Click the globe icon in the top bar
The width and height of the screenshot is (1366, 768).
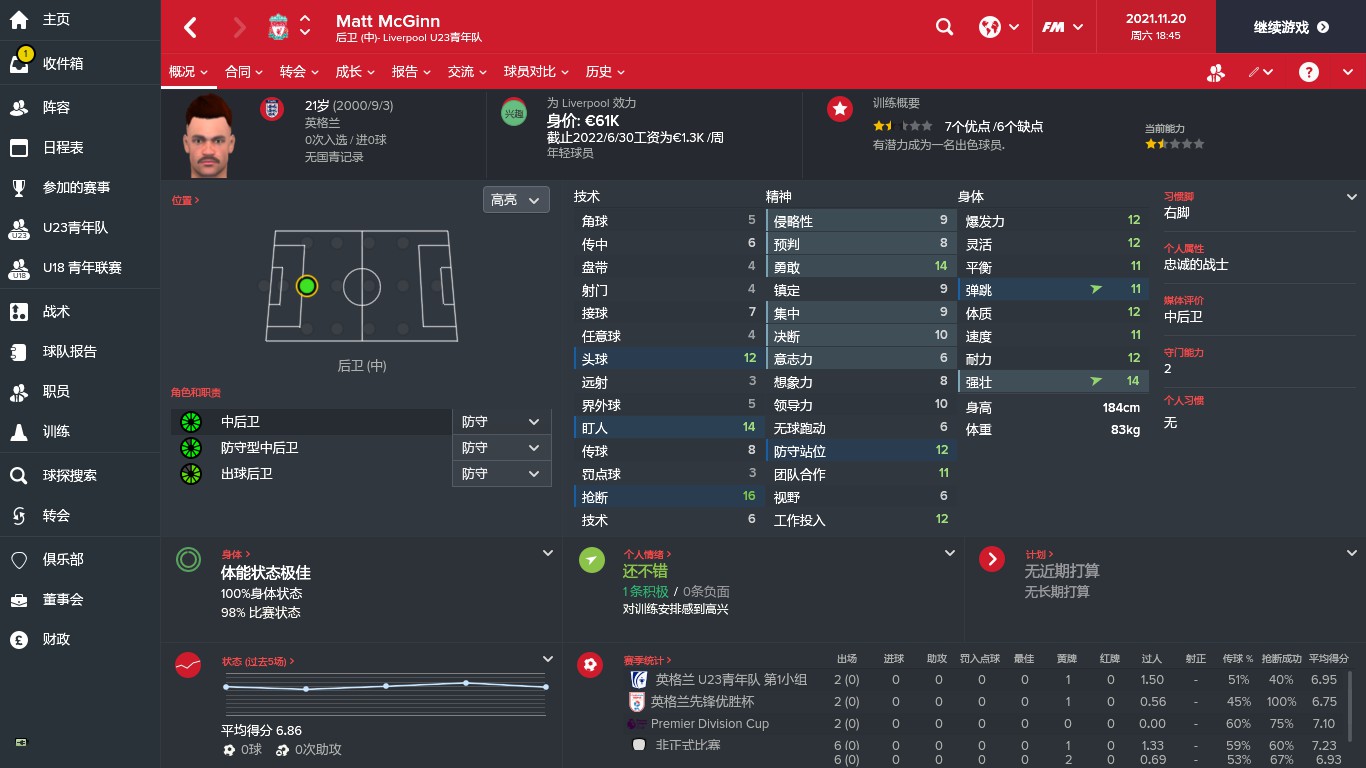tap(988, 26)
